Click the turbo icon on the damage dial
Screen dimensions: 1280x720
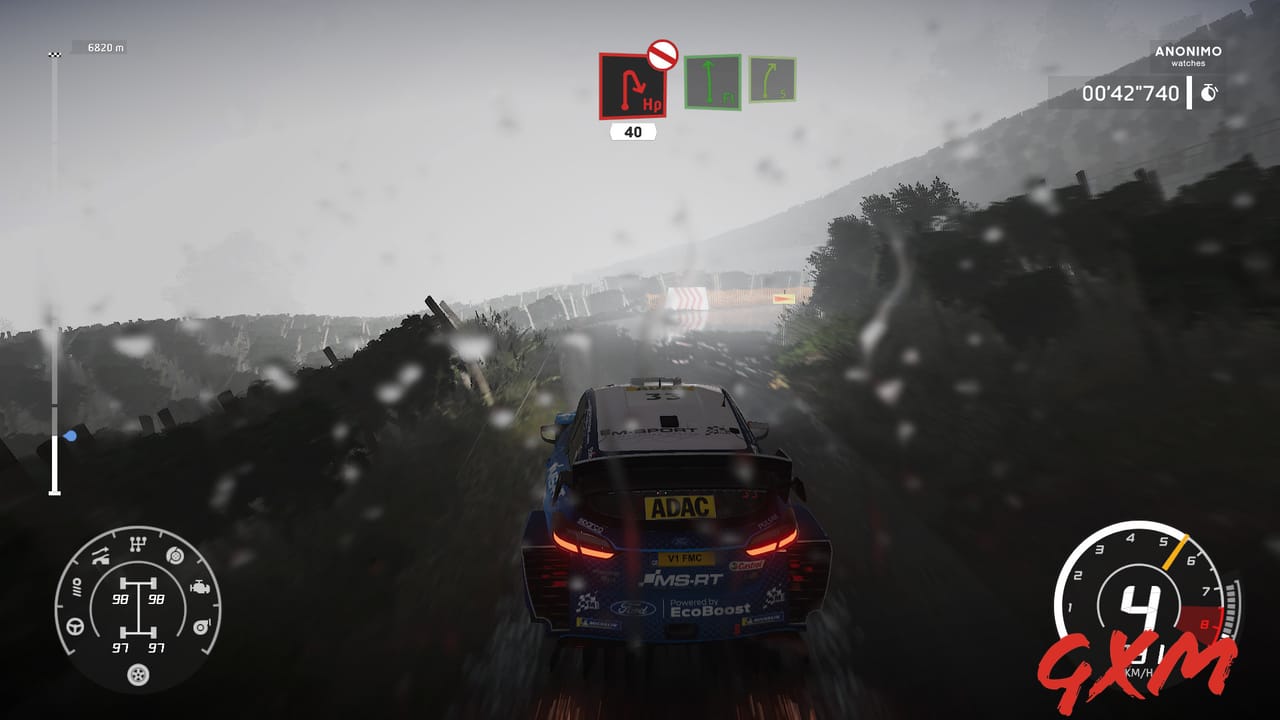tap(201, 627)
